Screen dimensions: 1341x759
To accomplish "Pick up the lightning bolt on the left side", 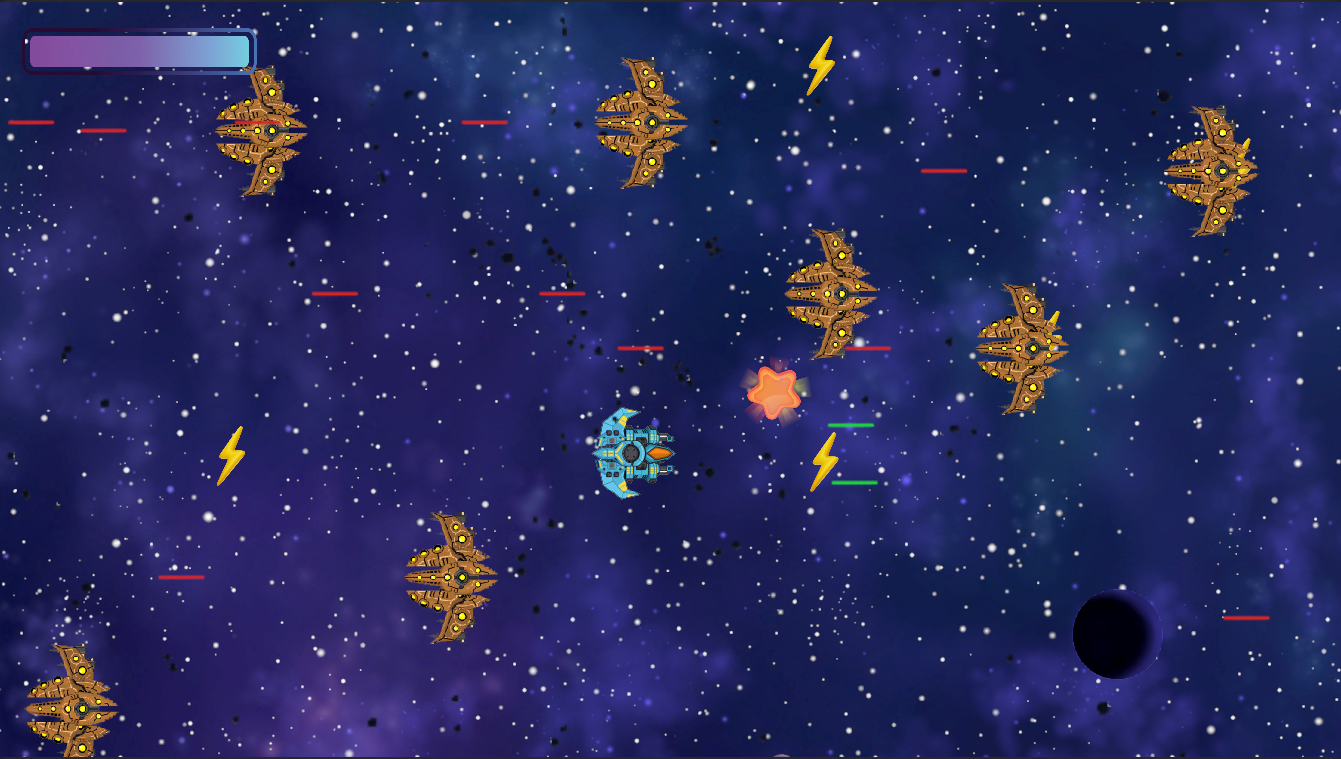I will click(232, 455).
